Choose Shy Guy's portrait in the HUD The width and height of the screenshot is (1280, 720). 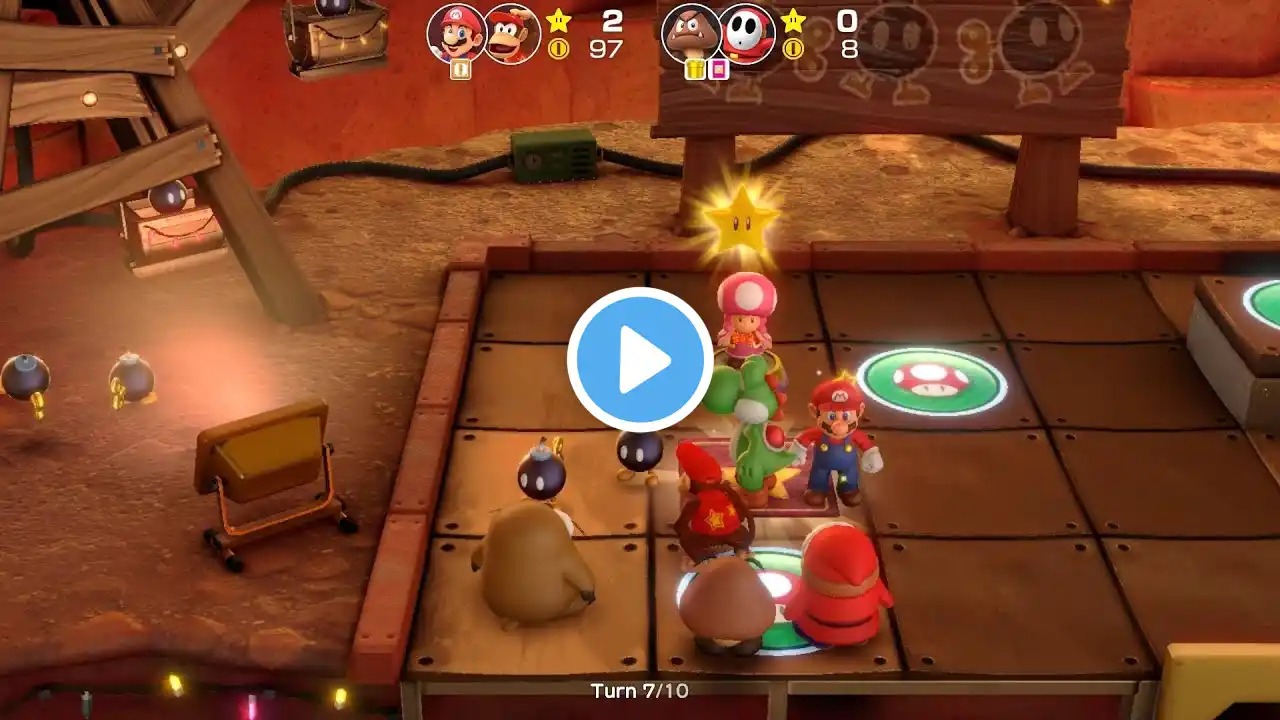[x=746, y=34]
